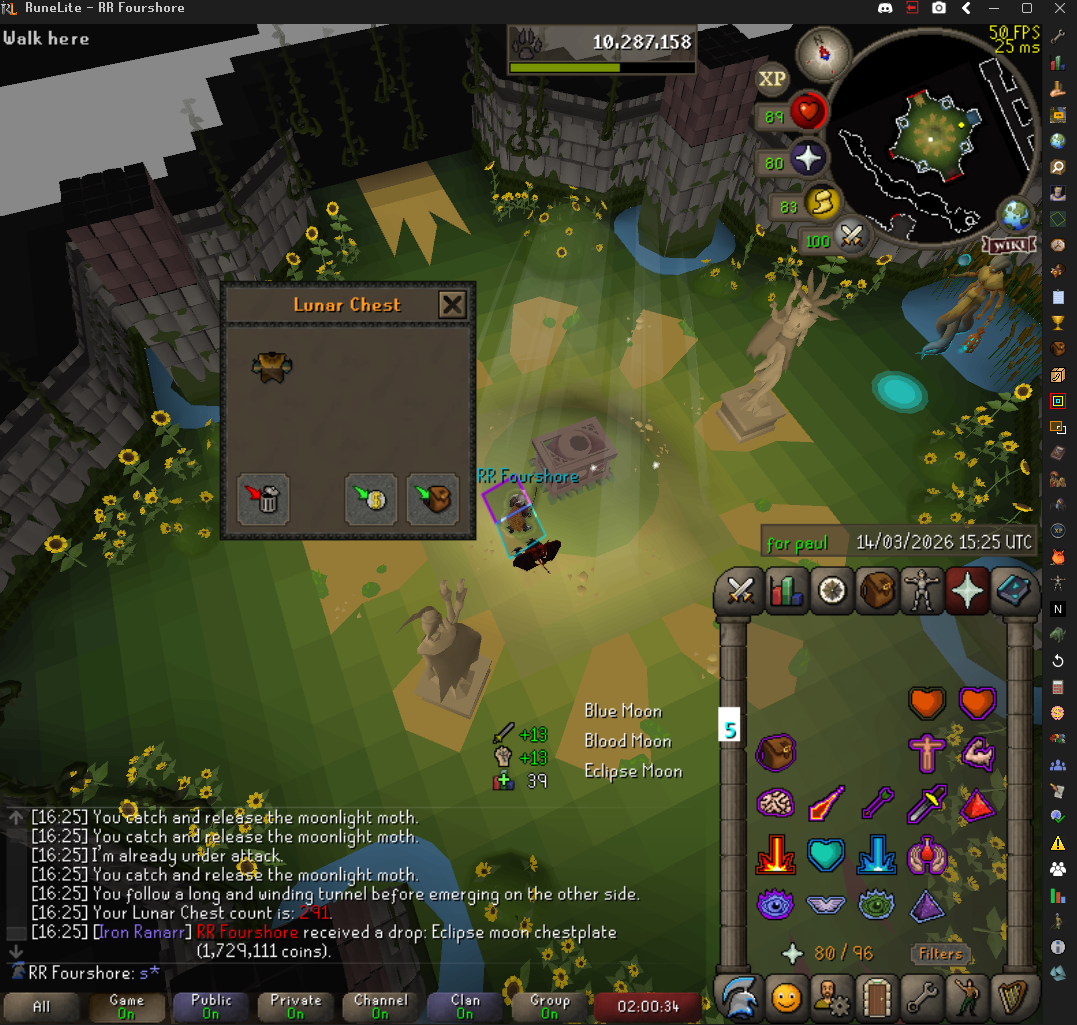Select the Clan chat filter tab
Screen dimensions: 1077x1025
tap(464, 1006)
